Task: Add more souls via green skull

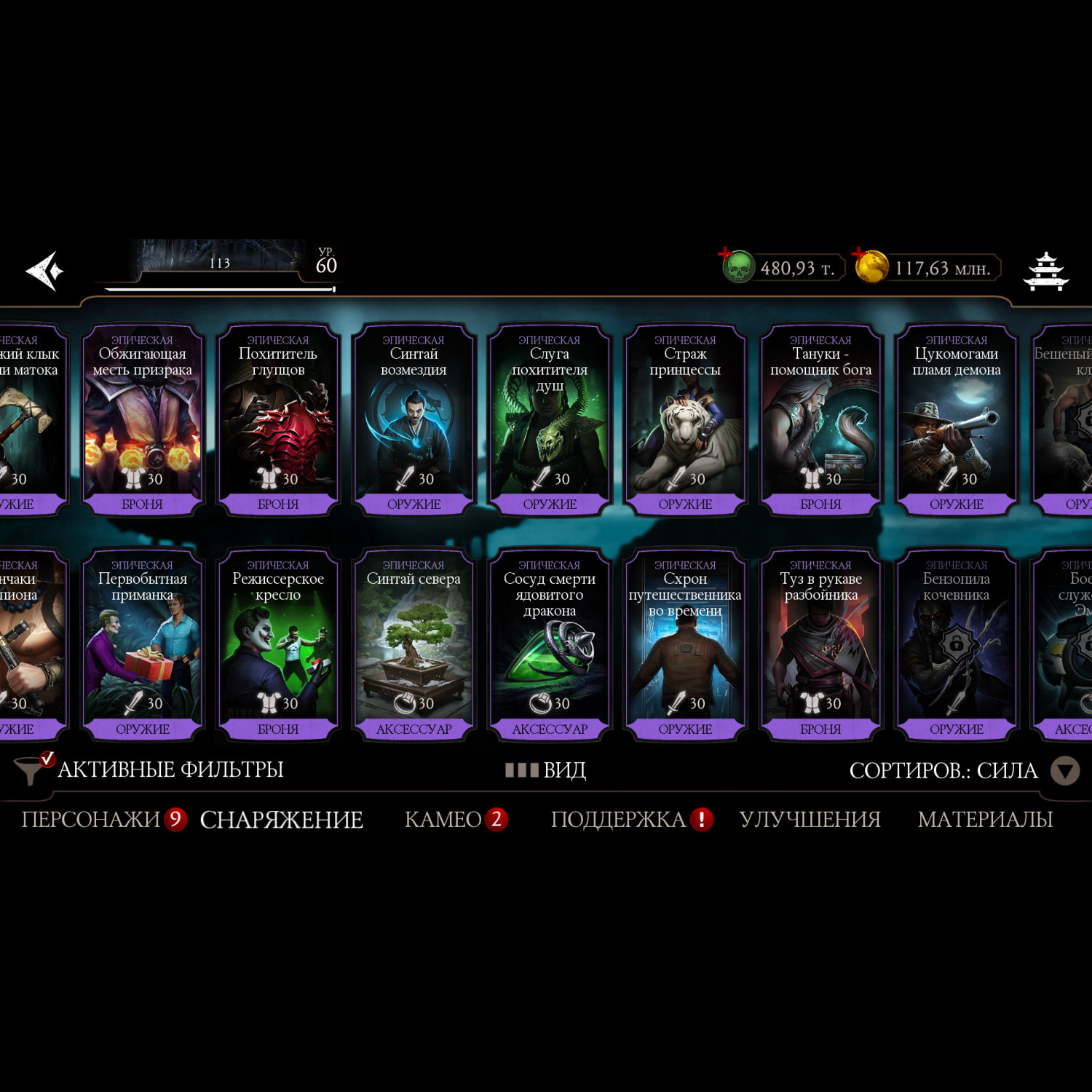Action: pos(737,266)
